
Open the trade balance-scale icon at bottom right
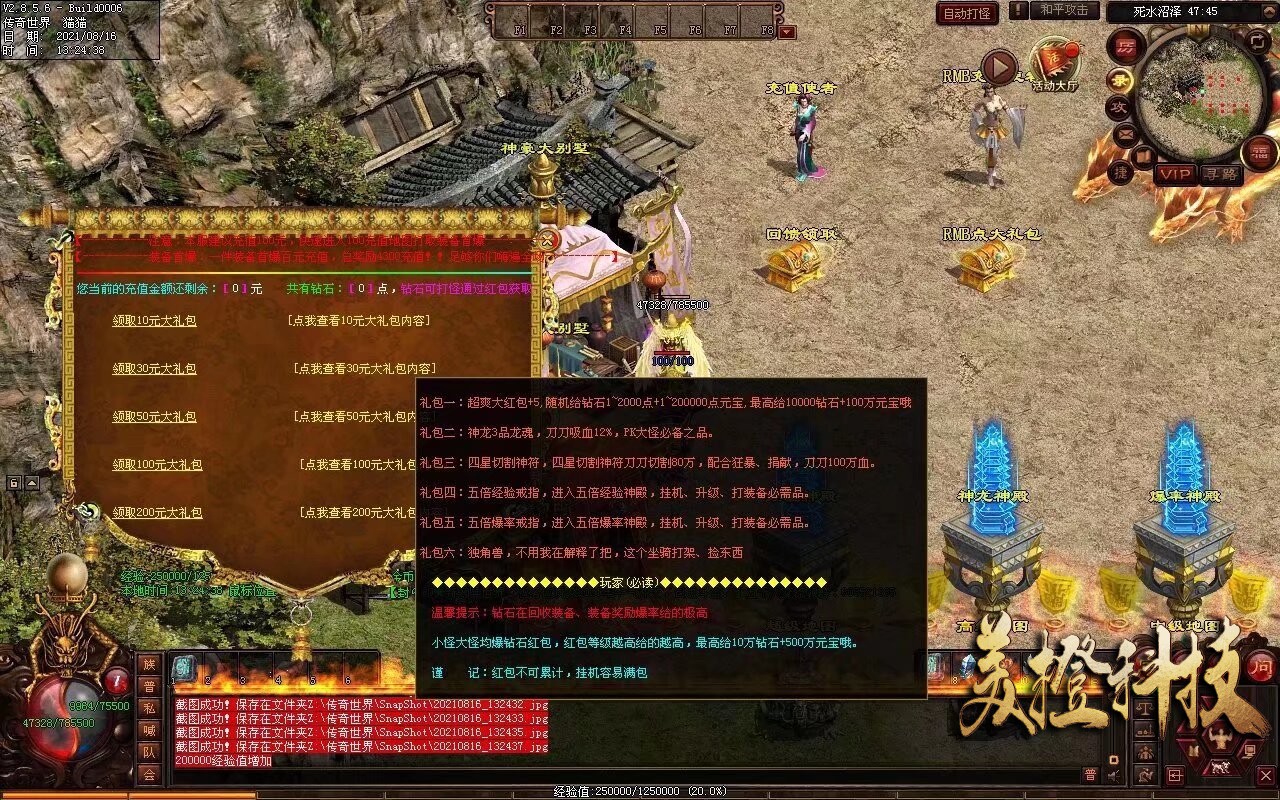[1145, 707]
